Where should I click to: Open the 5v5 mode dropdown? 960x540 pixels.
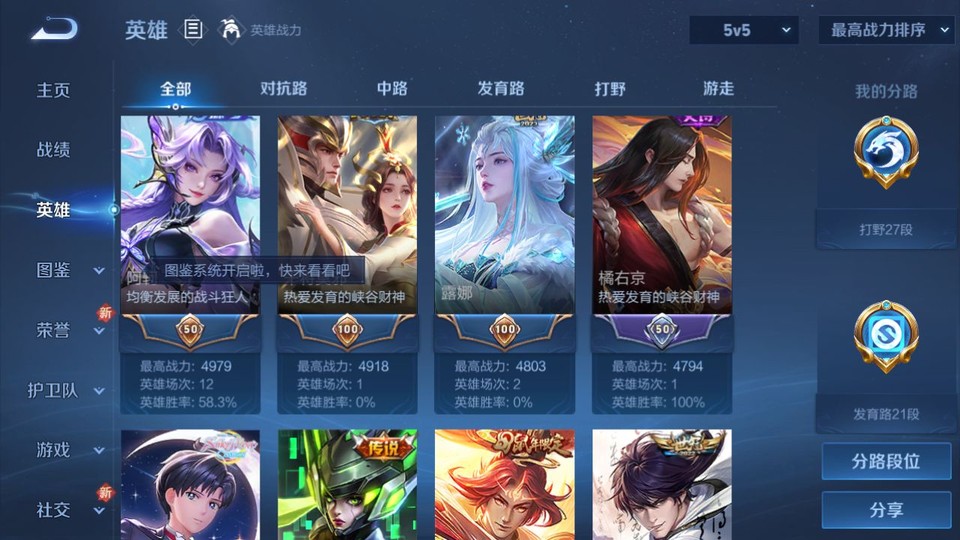click(x=744, y=30)
